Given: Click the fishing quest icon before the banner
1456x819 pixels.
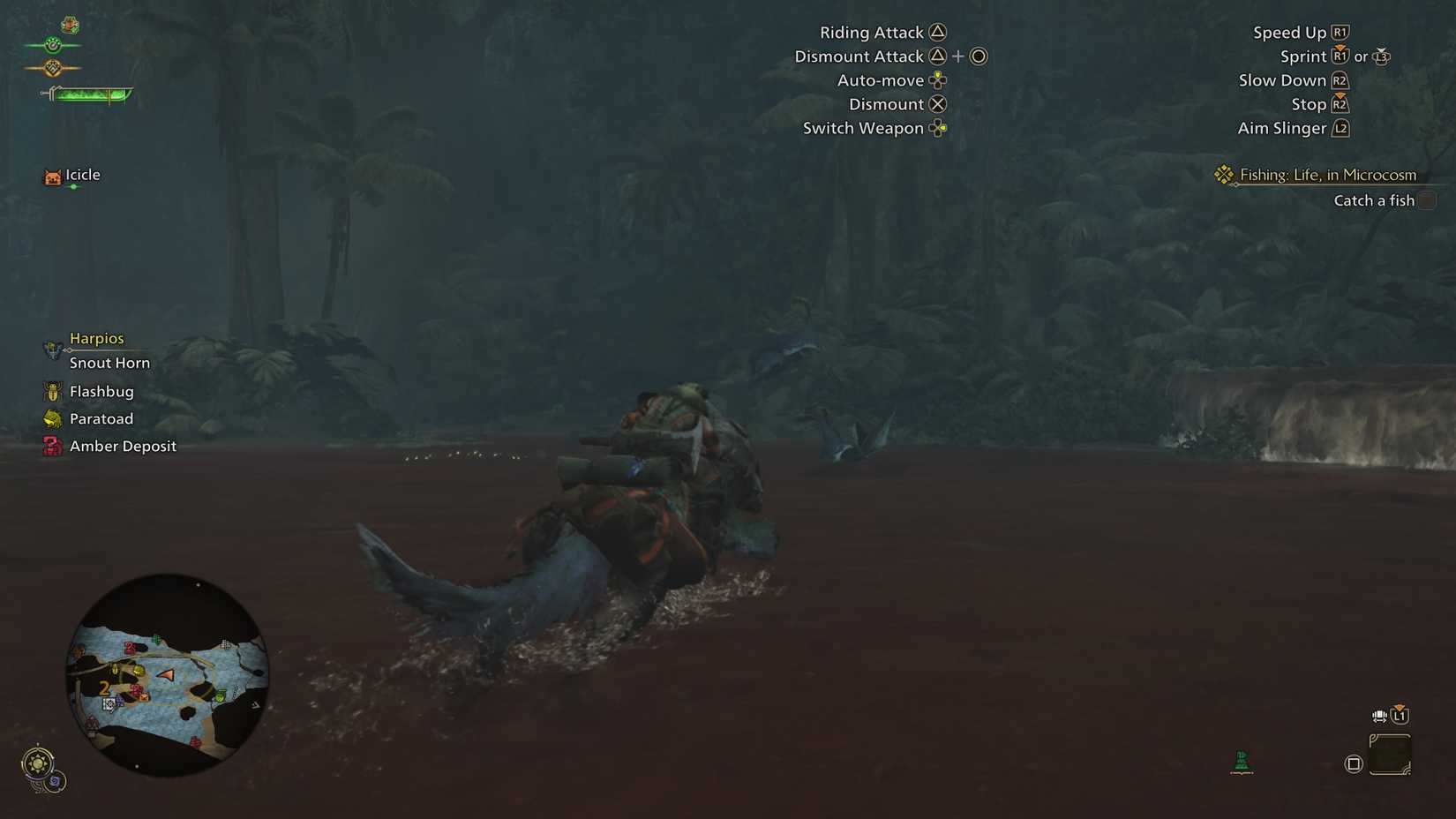Looking at the screenshot, I should point(1222,174).
